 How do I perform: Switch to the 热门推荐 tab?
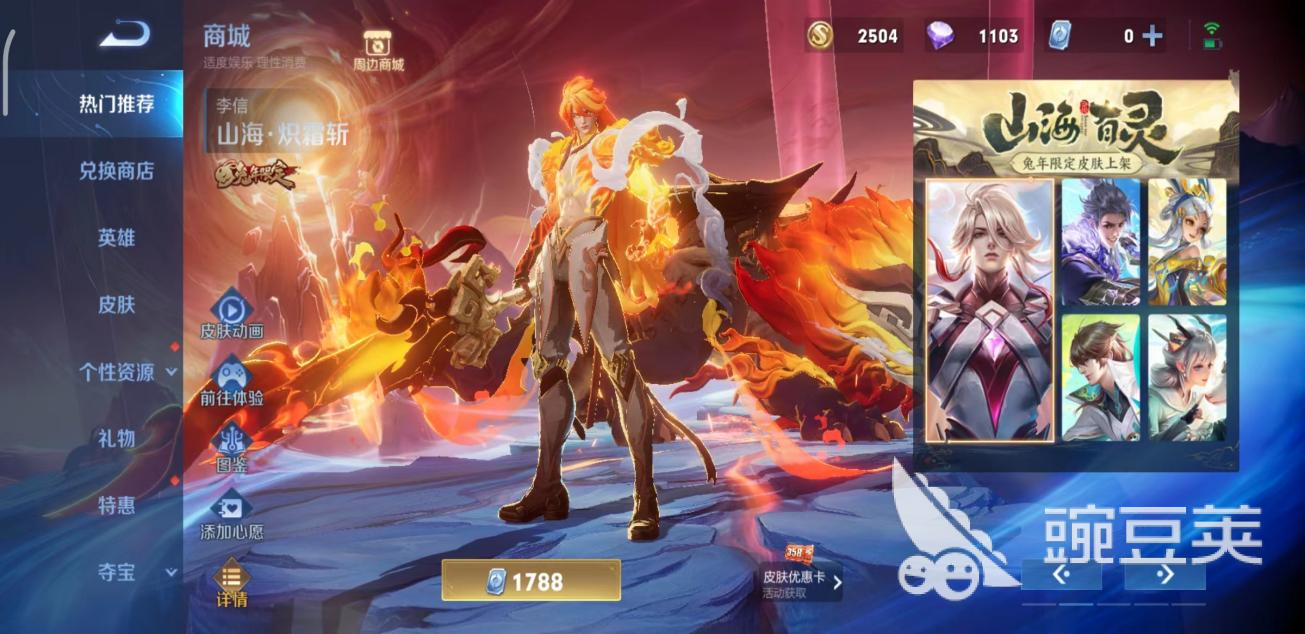[116, 104]
